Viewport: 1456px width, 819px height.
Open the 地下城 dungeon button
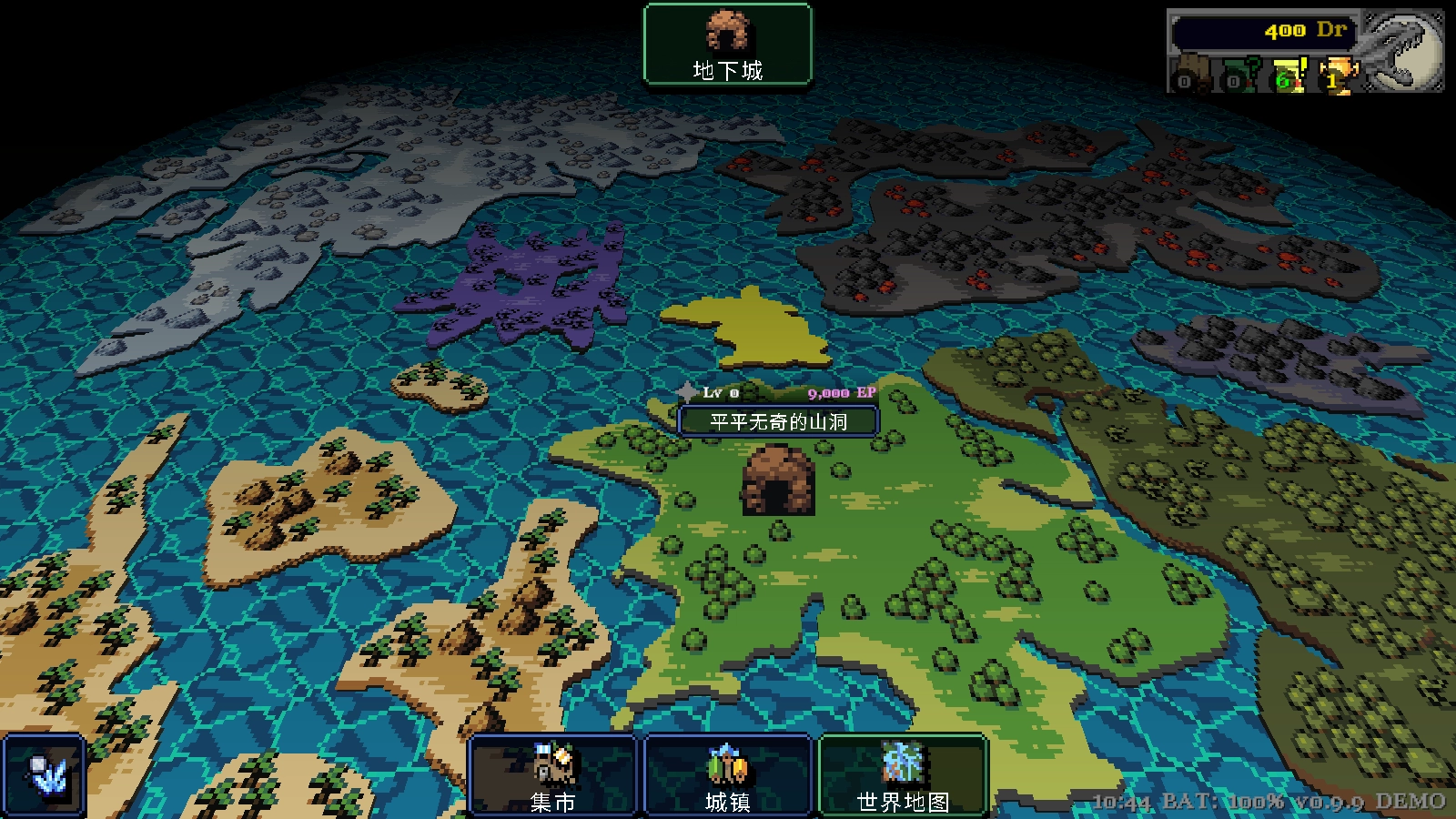(727, 45)
